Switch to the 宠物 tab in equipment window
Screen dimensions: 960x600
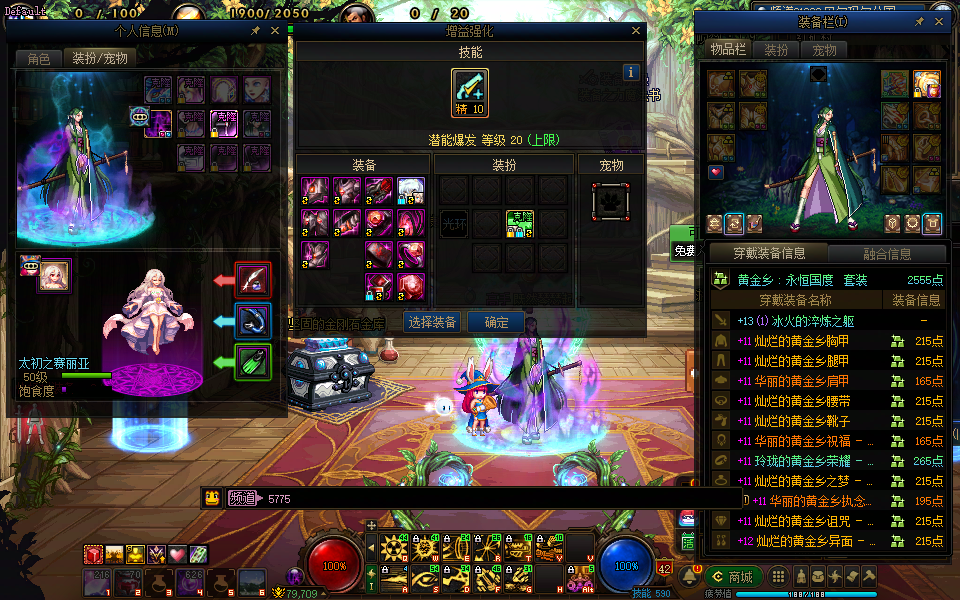coord(824,49)
